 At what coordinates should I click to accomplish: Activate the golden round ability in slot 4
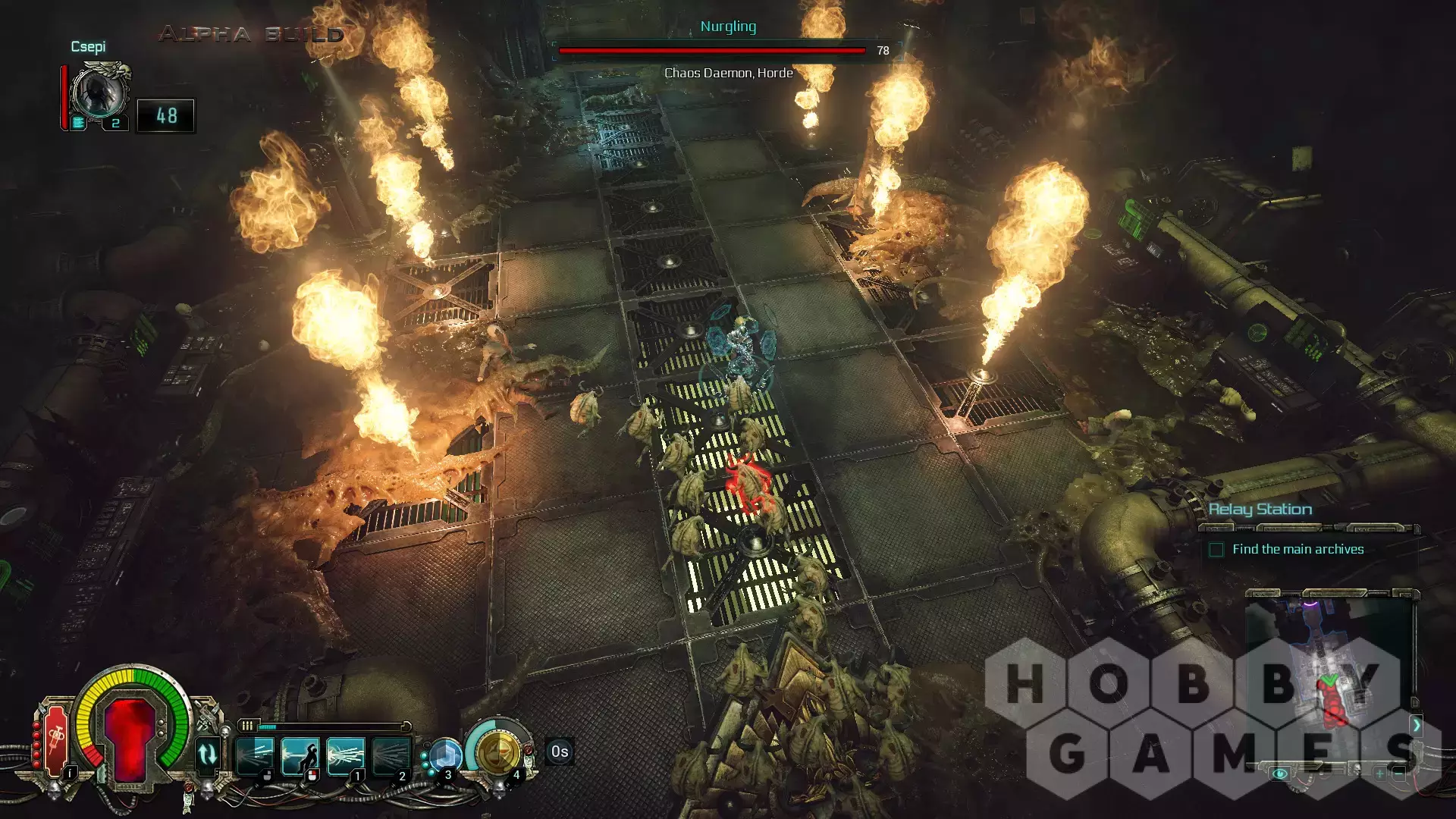(x=497, y=753)
